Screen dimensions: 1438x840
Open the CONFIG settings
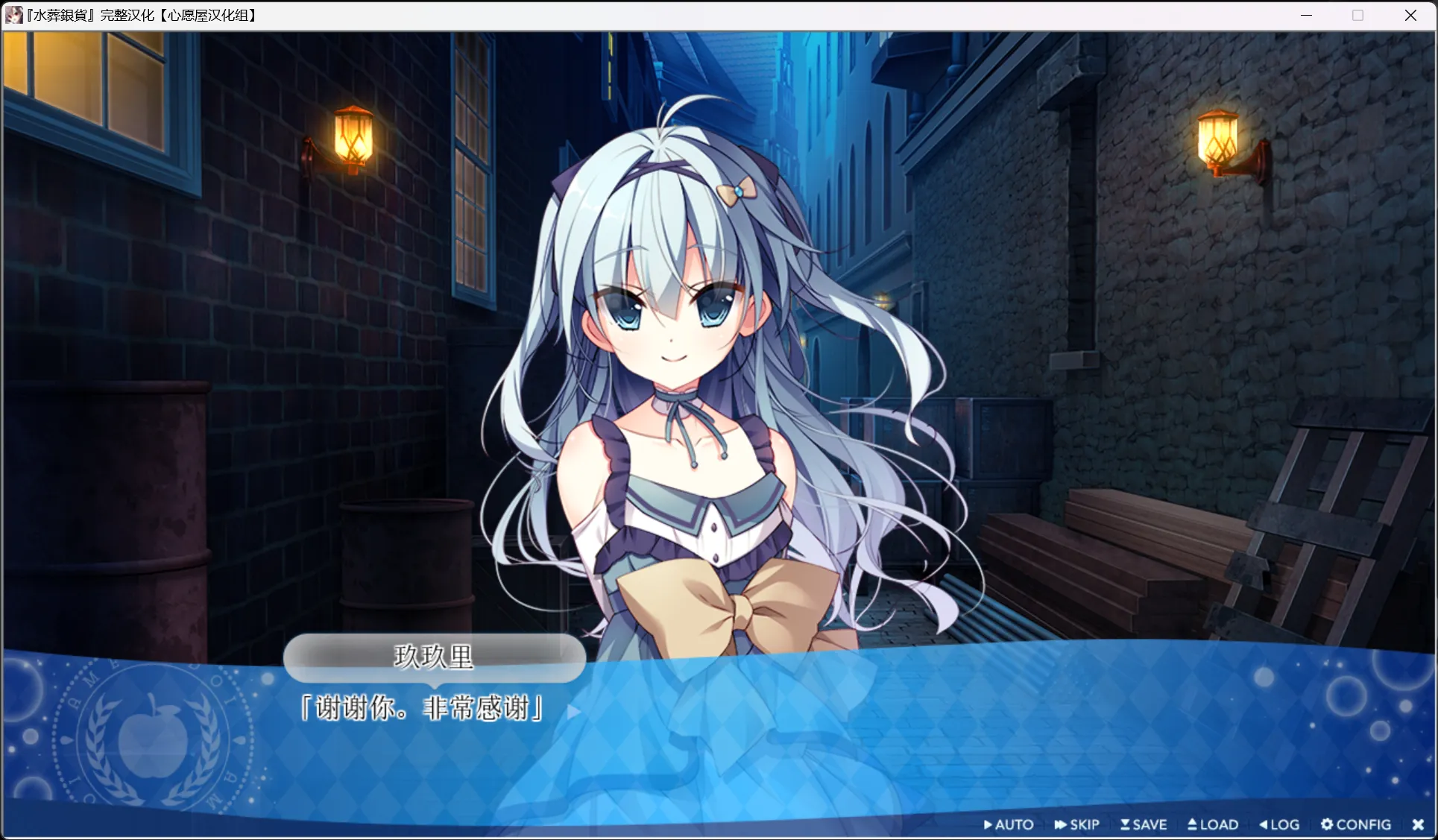click(1356, 824)
